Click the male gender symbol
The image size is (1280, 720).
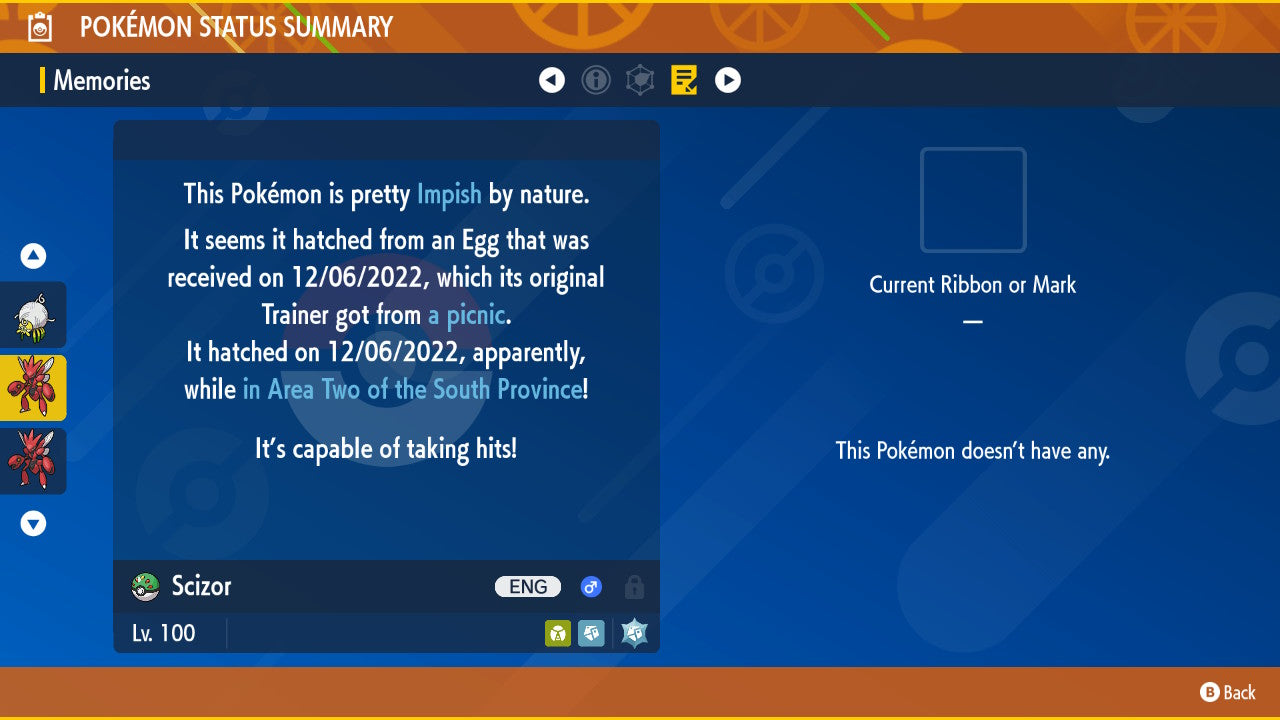590,587
